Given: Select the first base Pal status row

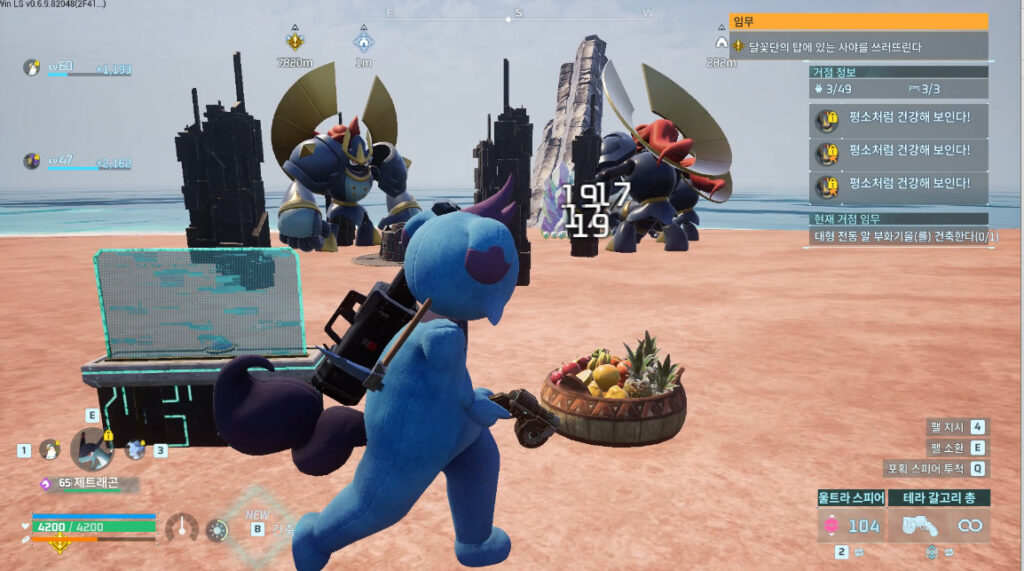Looking at the screenshot, I should (x=899, y=120).
